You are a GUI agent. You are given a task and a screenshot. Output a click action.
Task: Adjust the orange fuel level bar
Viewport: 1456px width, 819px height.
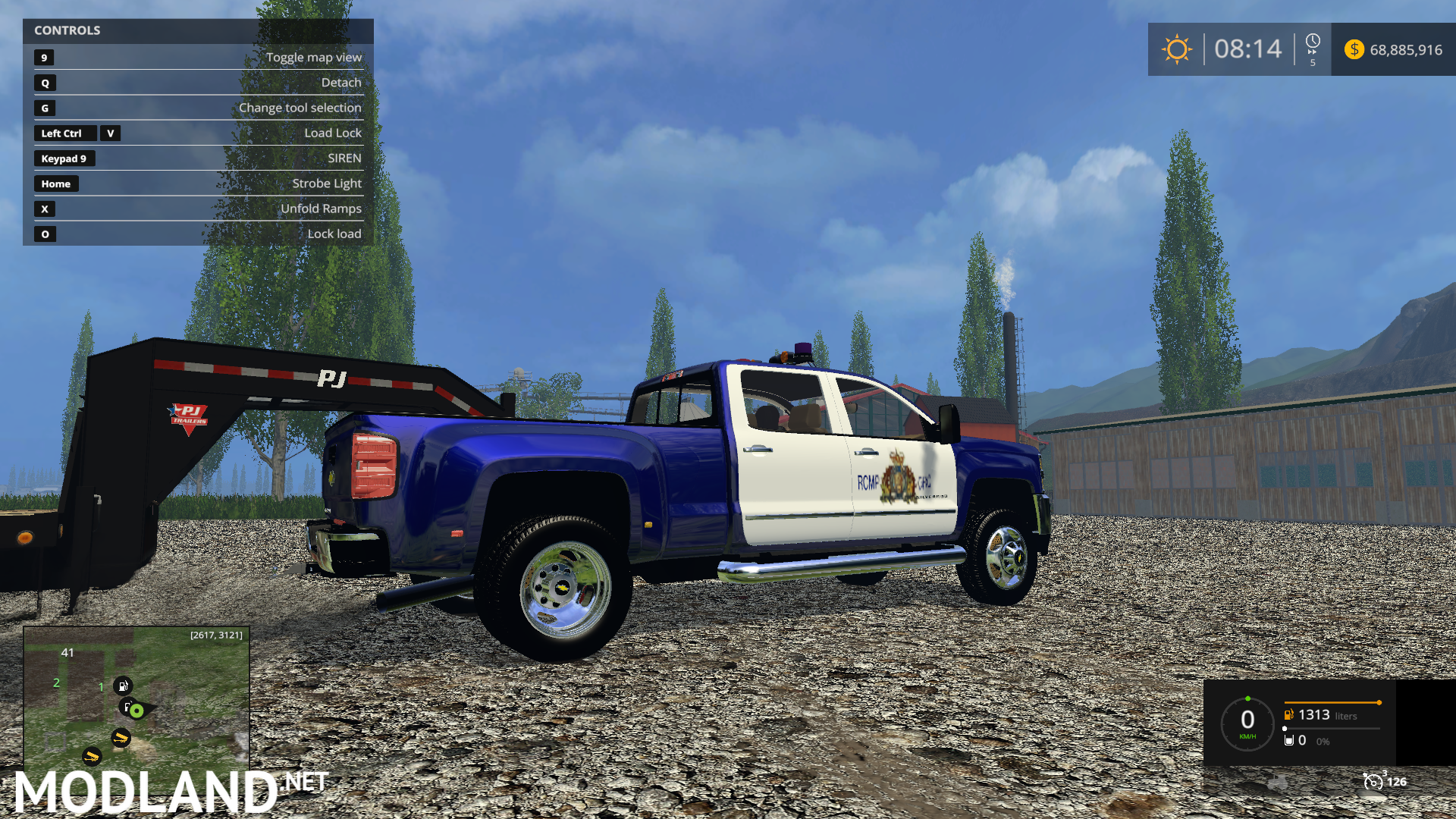[1331, 703]
